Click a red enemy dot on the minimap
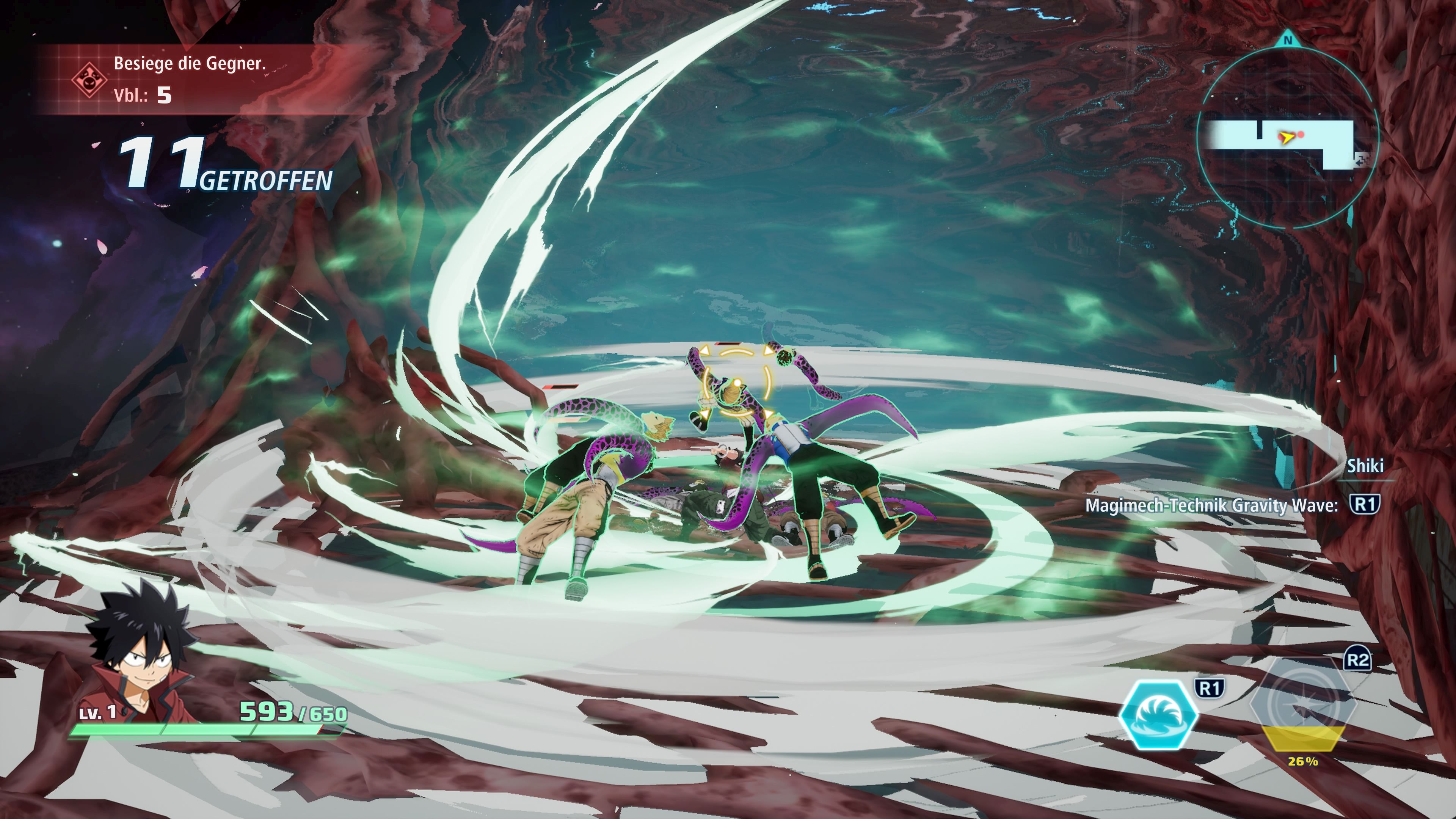 click(1301, 135)
